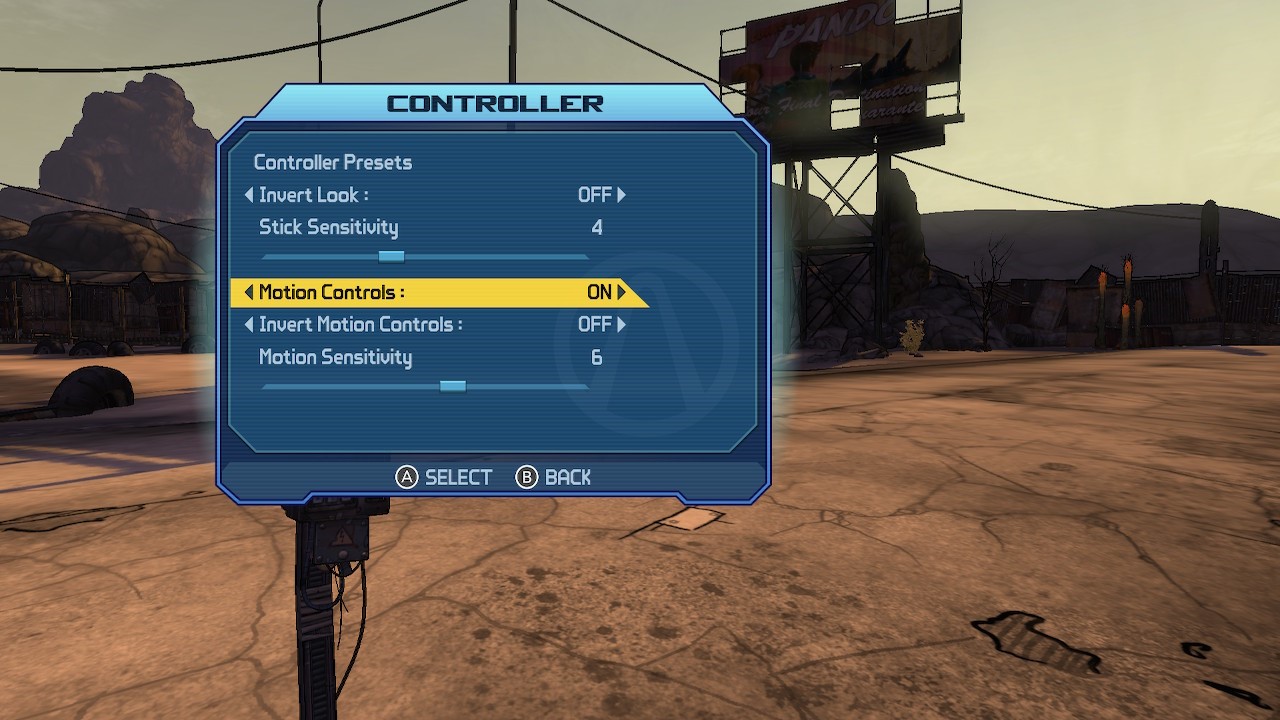Image resolution: width=1280 pixels, height=720 pixels.
Task: Click the Motion Sensitivity slider handle
Action: pyautogui.click(x=453, y=386)
